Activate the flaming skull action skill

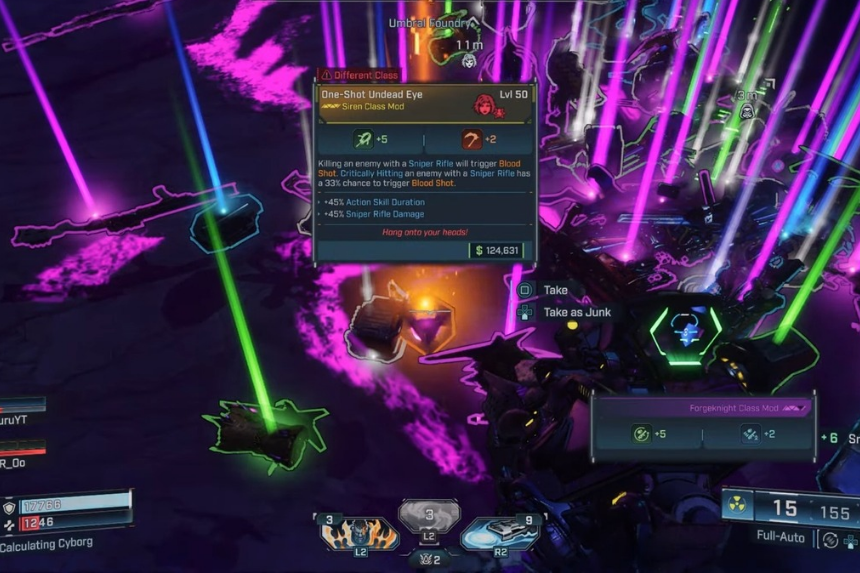pos(358,533)
